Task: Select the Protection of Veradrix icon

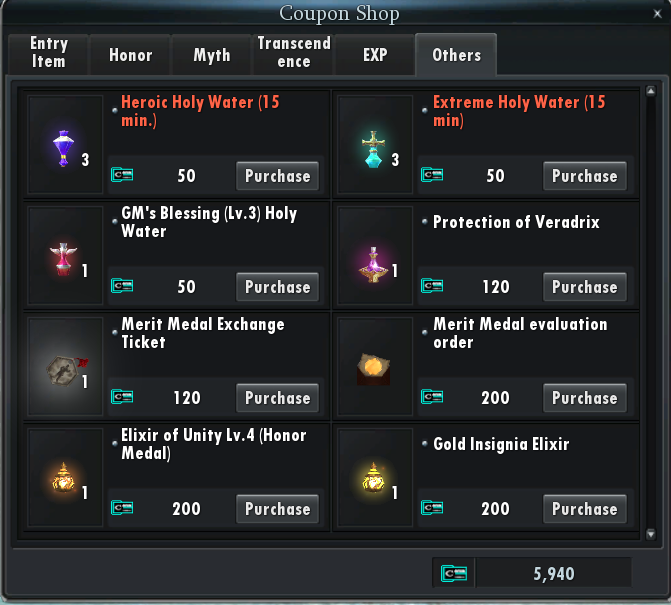Action: point(374,256)
